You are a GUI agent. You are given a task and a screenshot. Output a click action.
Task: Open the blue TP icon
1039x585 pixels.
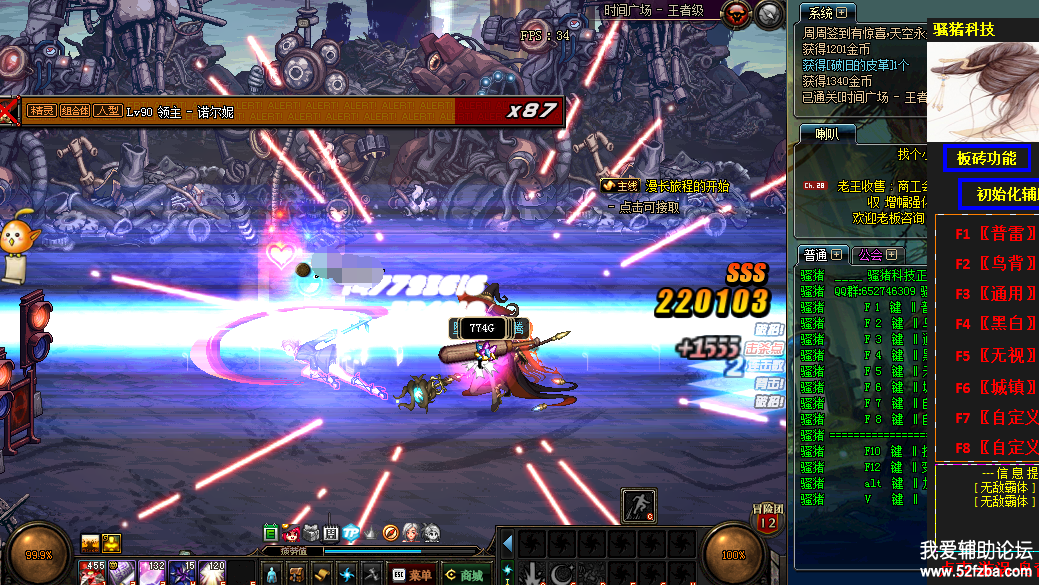pyautogui.click(x=351, y=533)
